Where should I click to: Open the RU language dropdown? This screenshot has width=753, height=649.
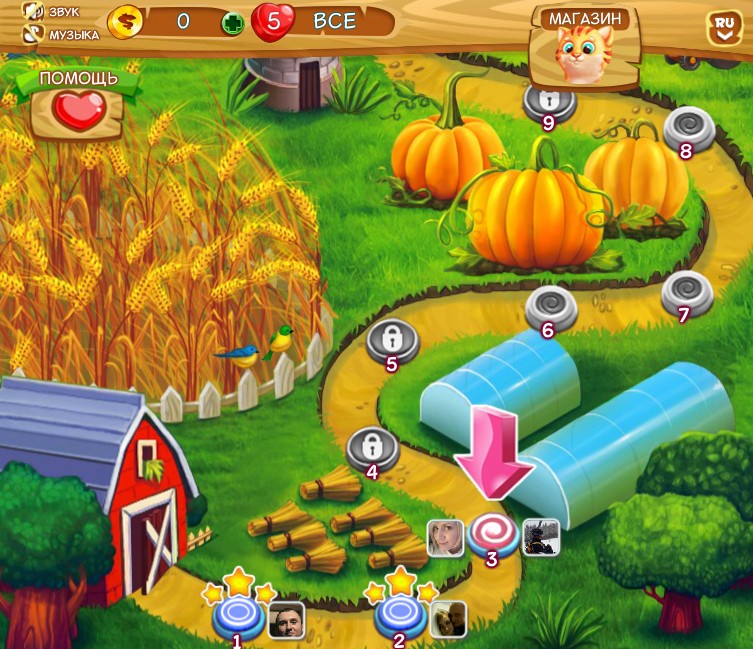coord(722,28)
